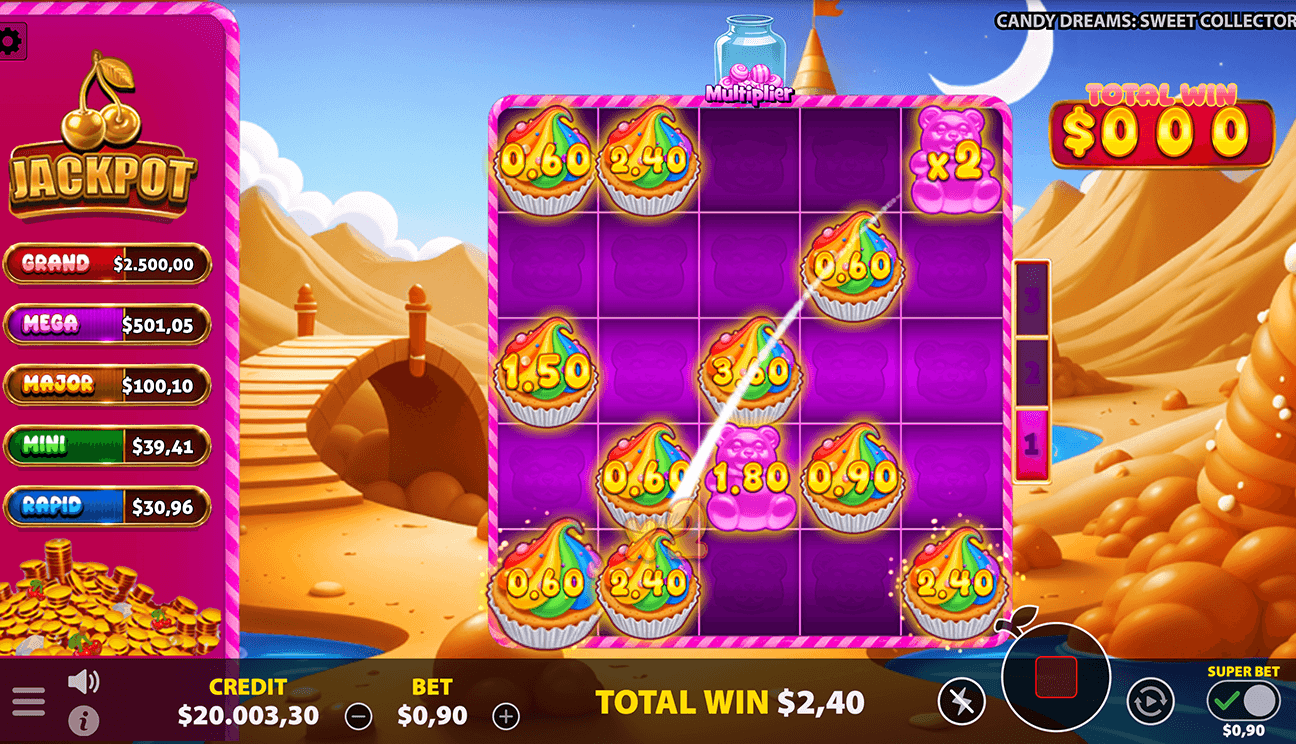The height and width of the screenshot is (744, 1296).
Task: Disable turbo spin via crossed lightning icon
Action: (x=961, y=701)
